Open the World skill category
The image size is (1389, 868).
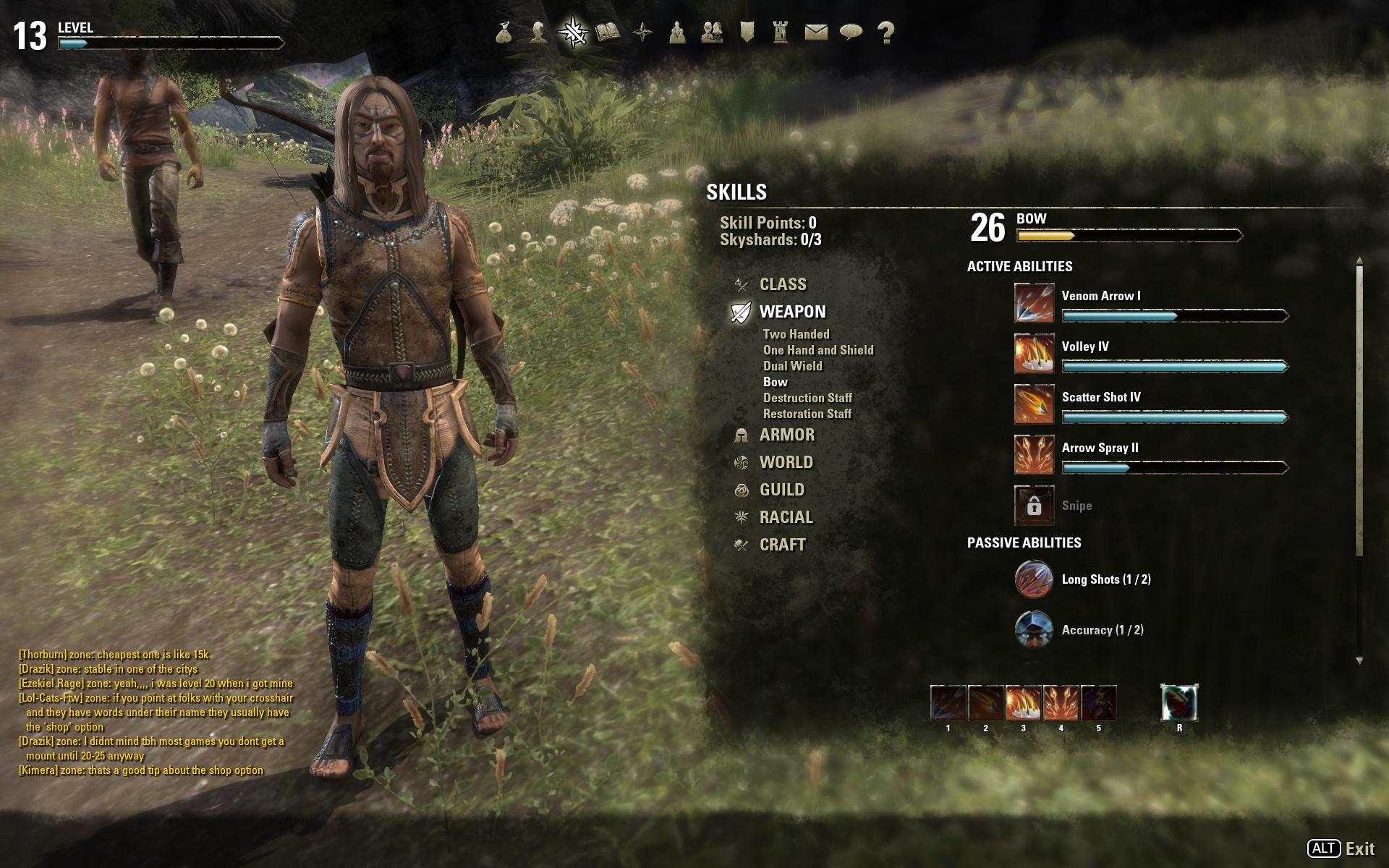(786, 462)
